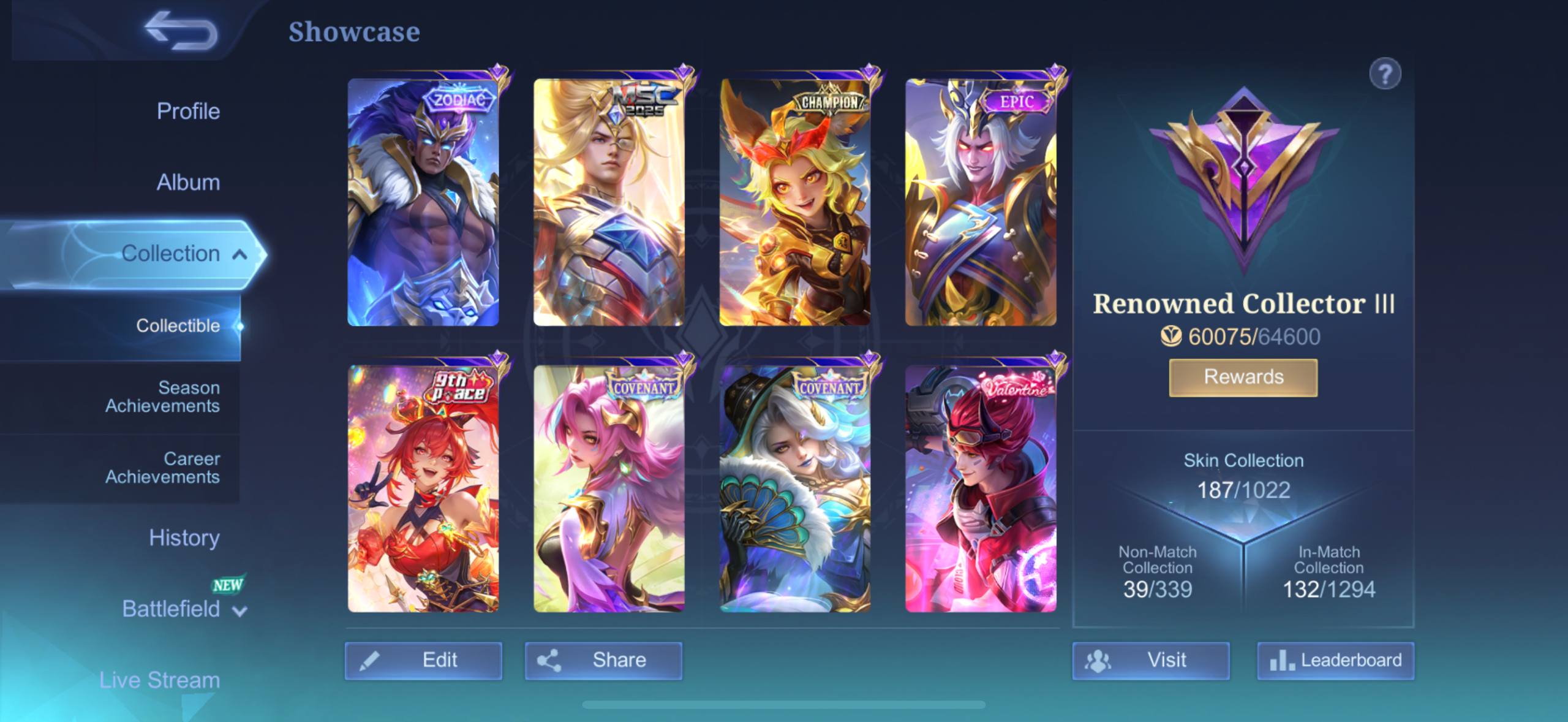Share the showcase
This screenshot has width=1568, height=722.
(x=603, y=661)
